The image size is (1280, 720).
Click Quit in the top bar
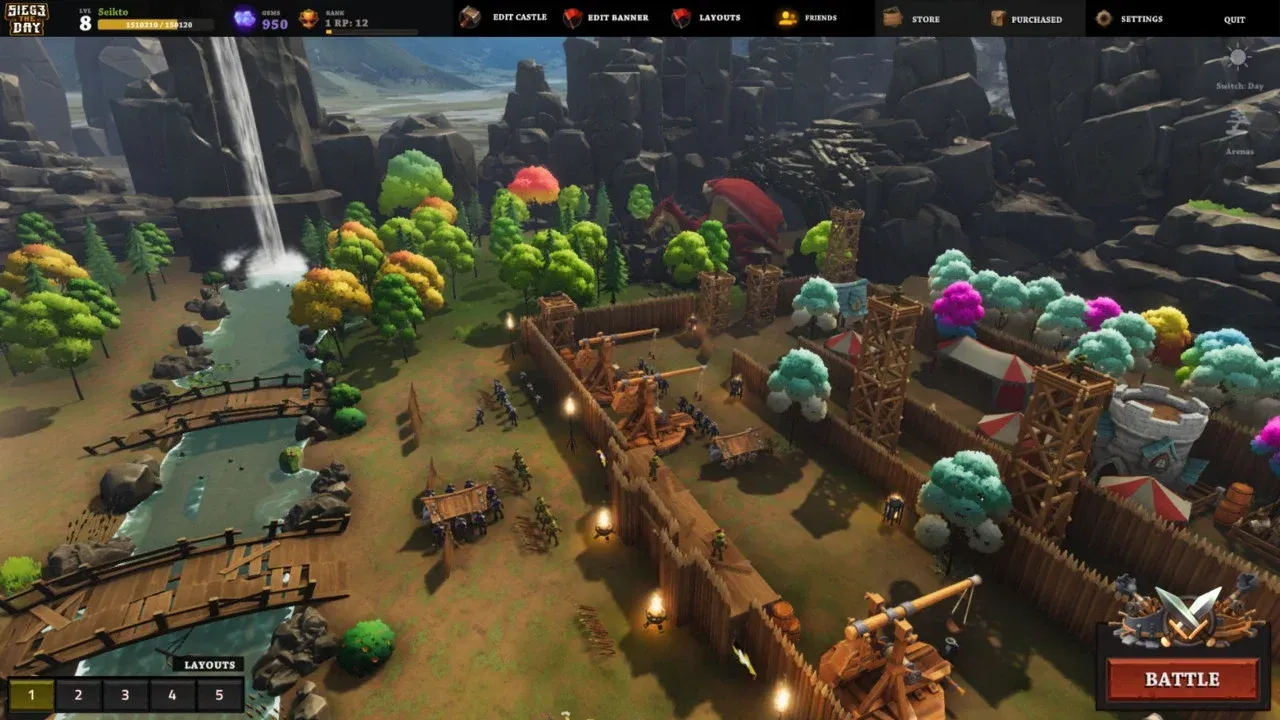[1234, 18]
